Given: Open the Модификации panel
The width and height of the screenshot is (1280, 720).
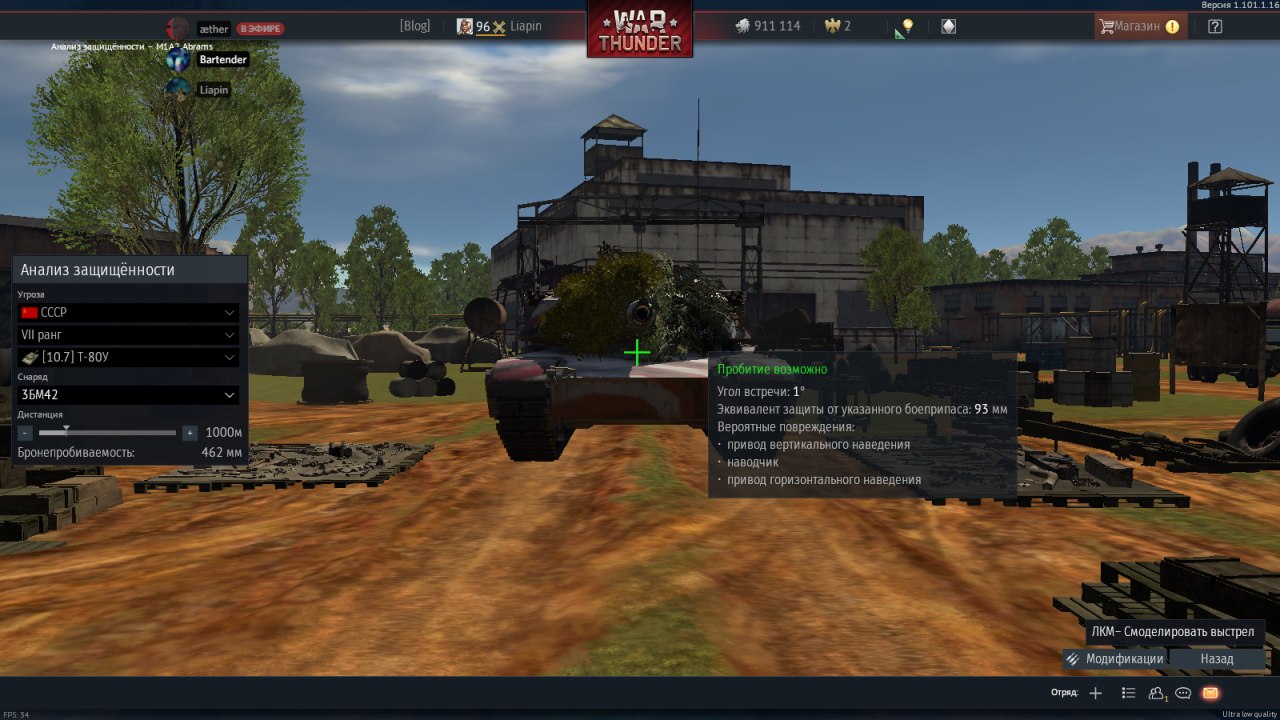Looking at the screenshot, I should point(1114,659).
